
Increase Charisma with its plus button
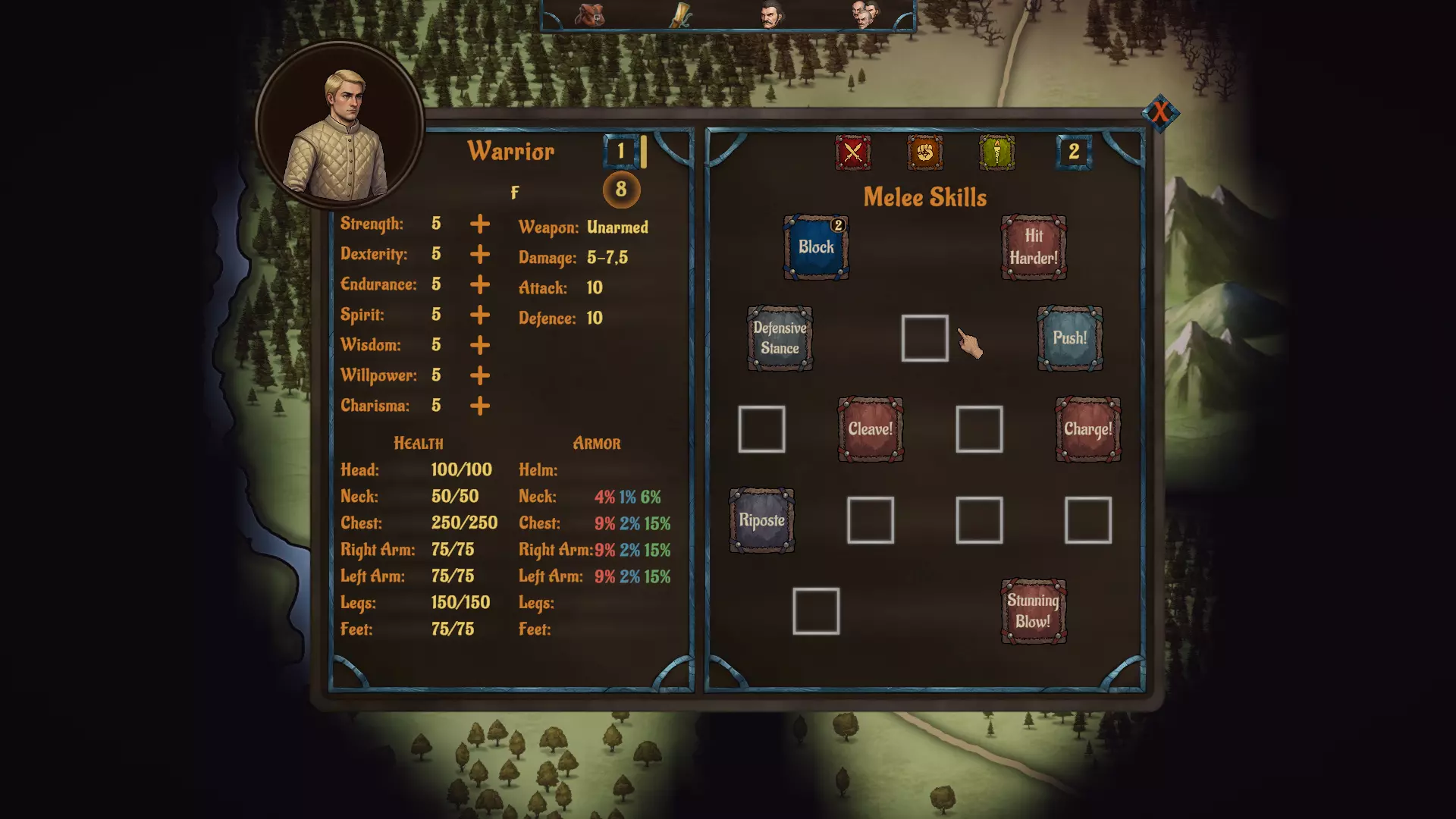(x=479, y=406)
